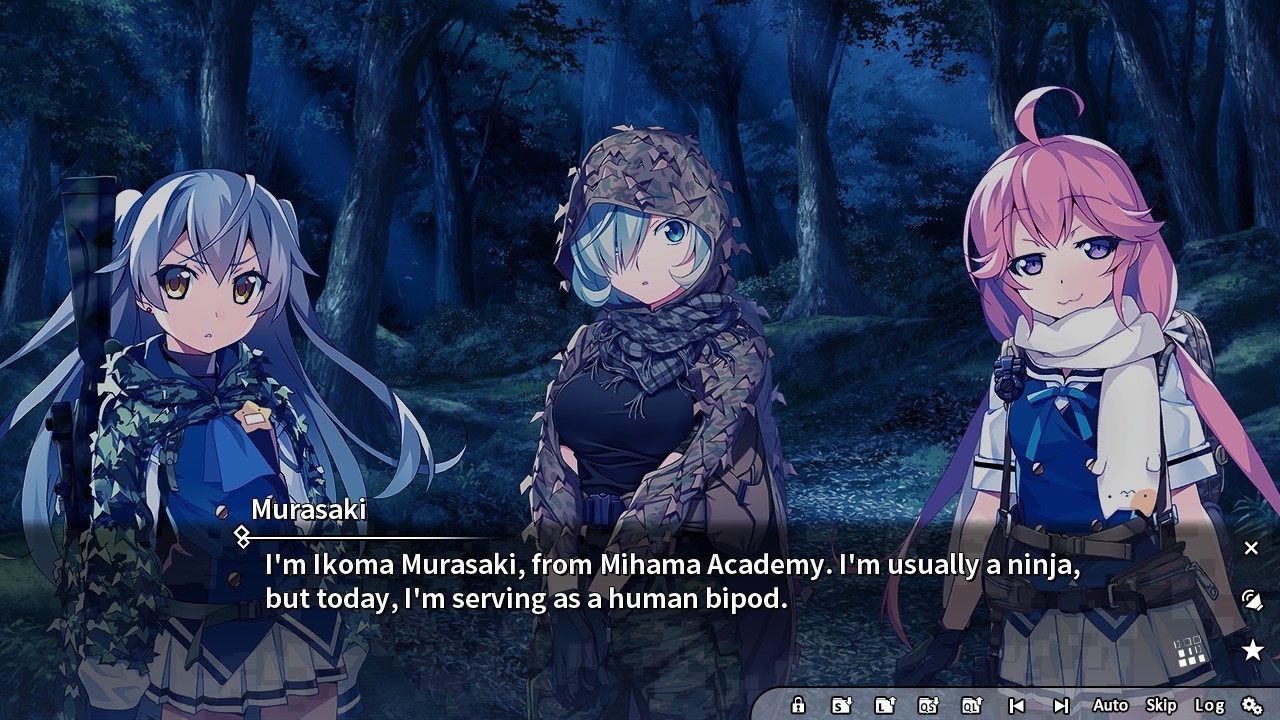Open the Save menu via the S icon
Viewport: 1280px width, 720px height.
[x=841, y=705]
